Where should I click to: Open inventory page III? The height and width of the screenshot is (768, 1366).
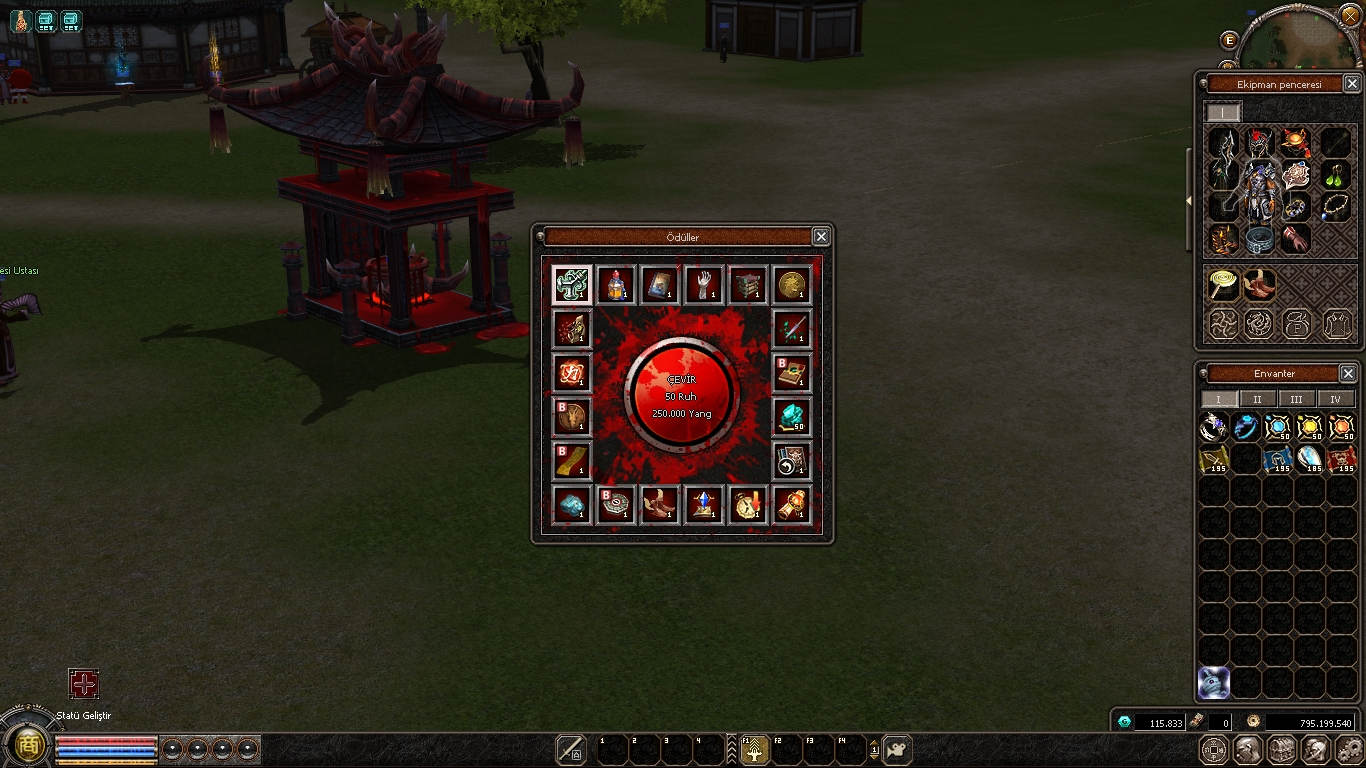[1296, 399]
